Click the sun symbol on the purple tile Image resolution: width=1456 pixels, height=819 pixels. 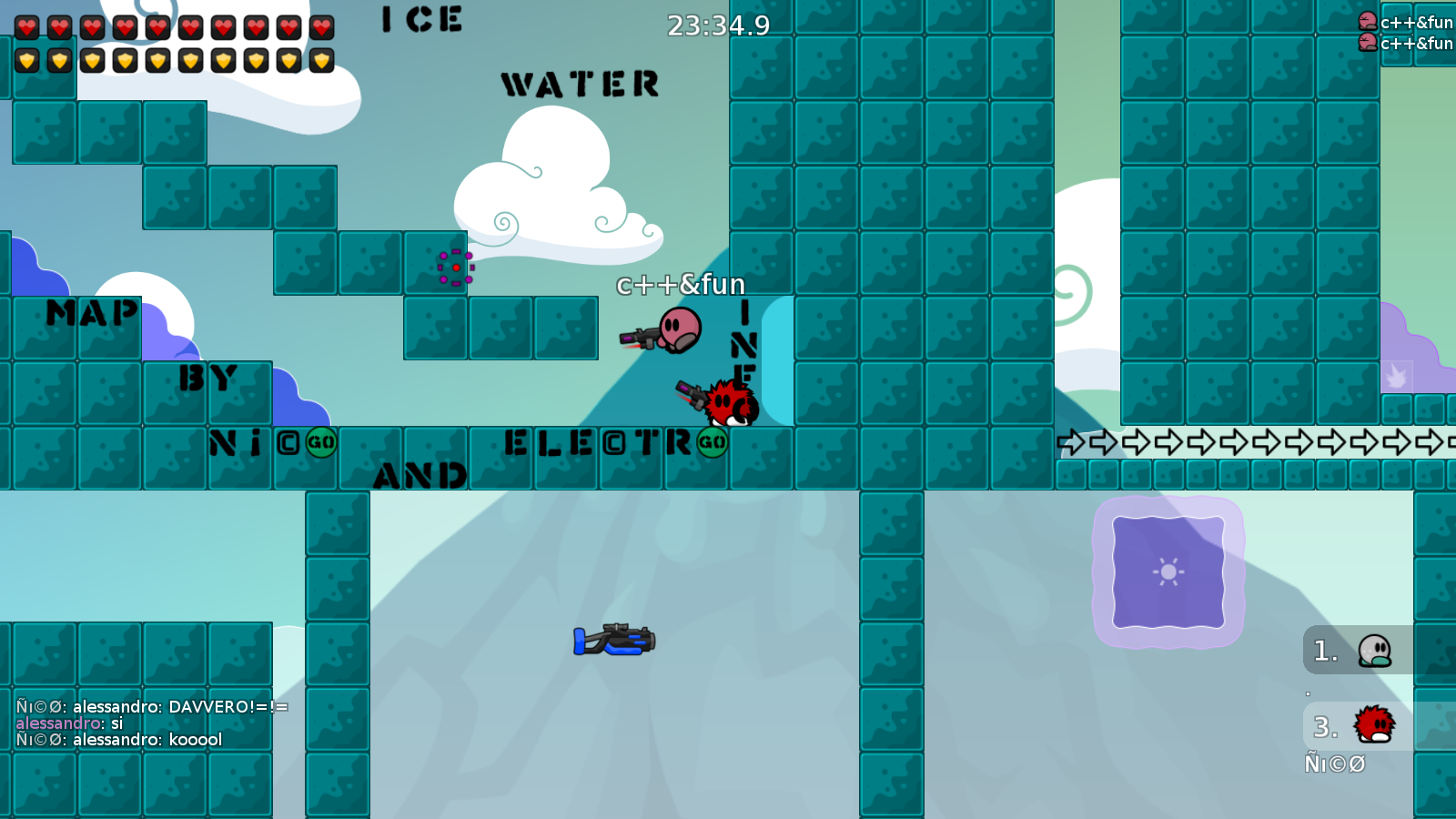pos(1168,573)
